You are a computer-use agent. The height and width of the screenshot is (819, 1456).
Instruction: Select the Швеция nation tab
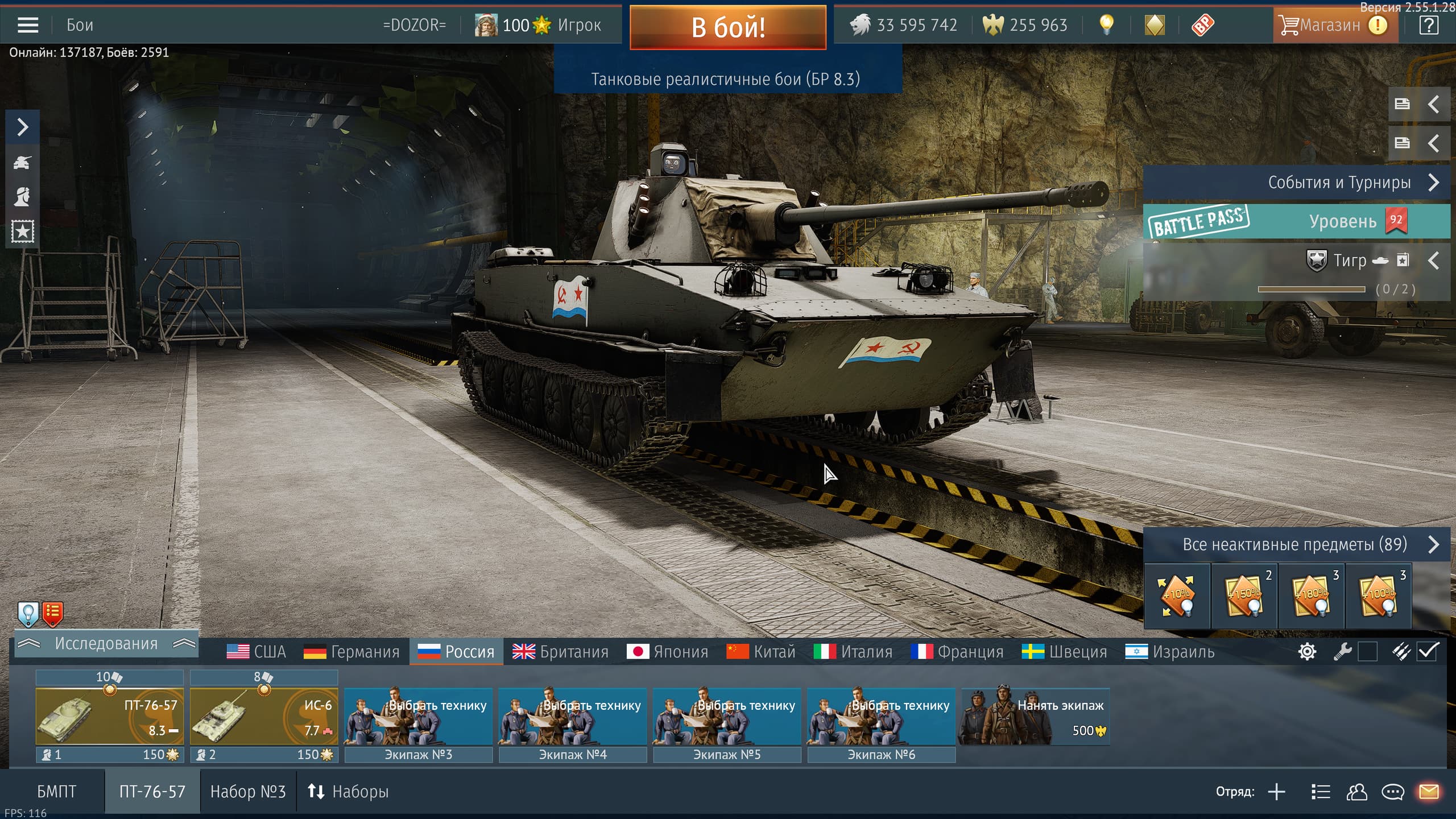pos(1064,652)
